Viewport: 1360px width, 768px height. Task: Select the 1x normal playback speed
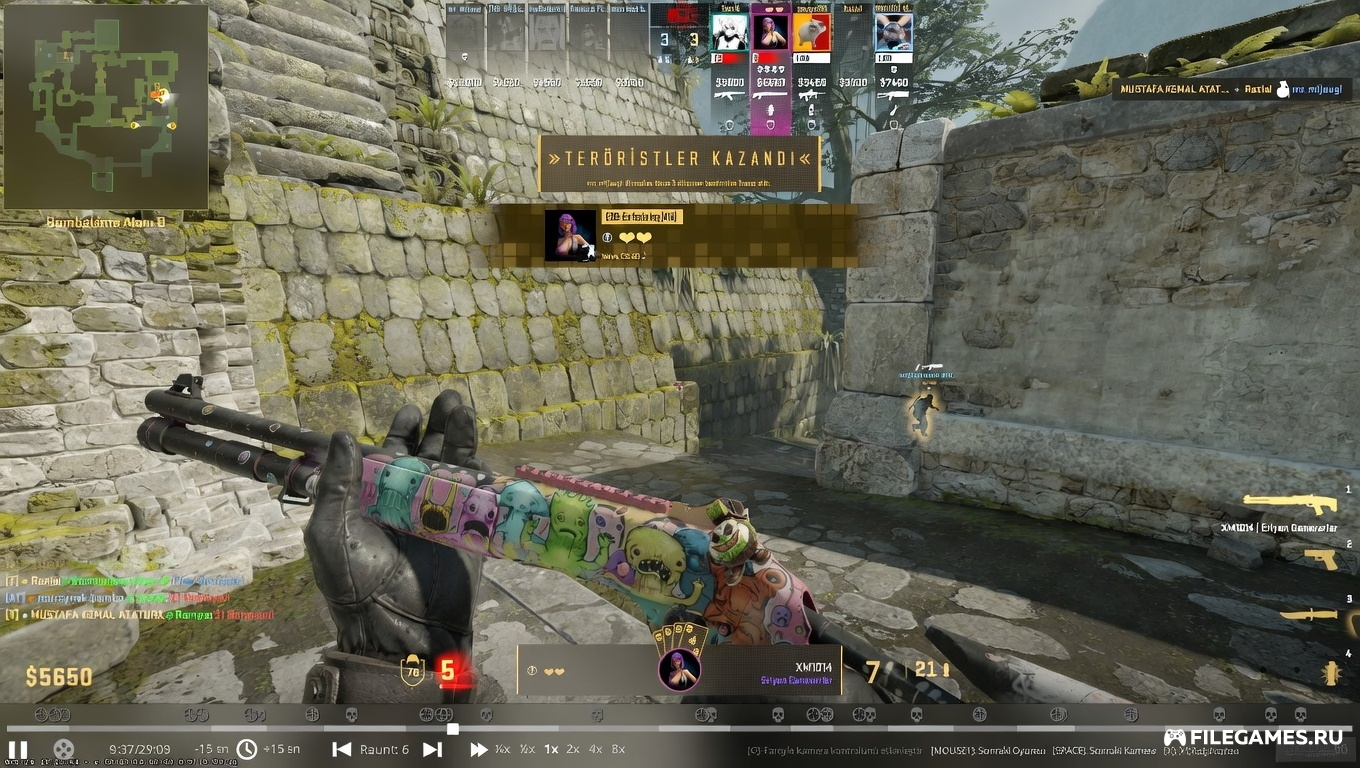click(550, 749)
